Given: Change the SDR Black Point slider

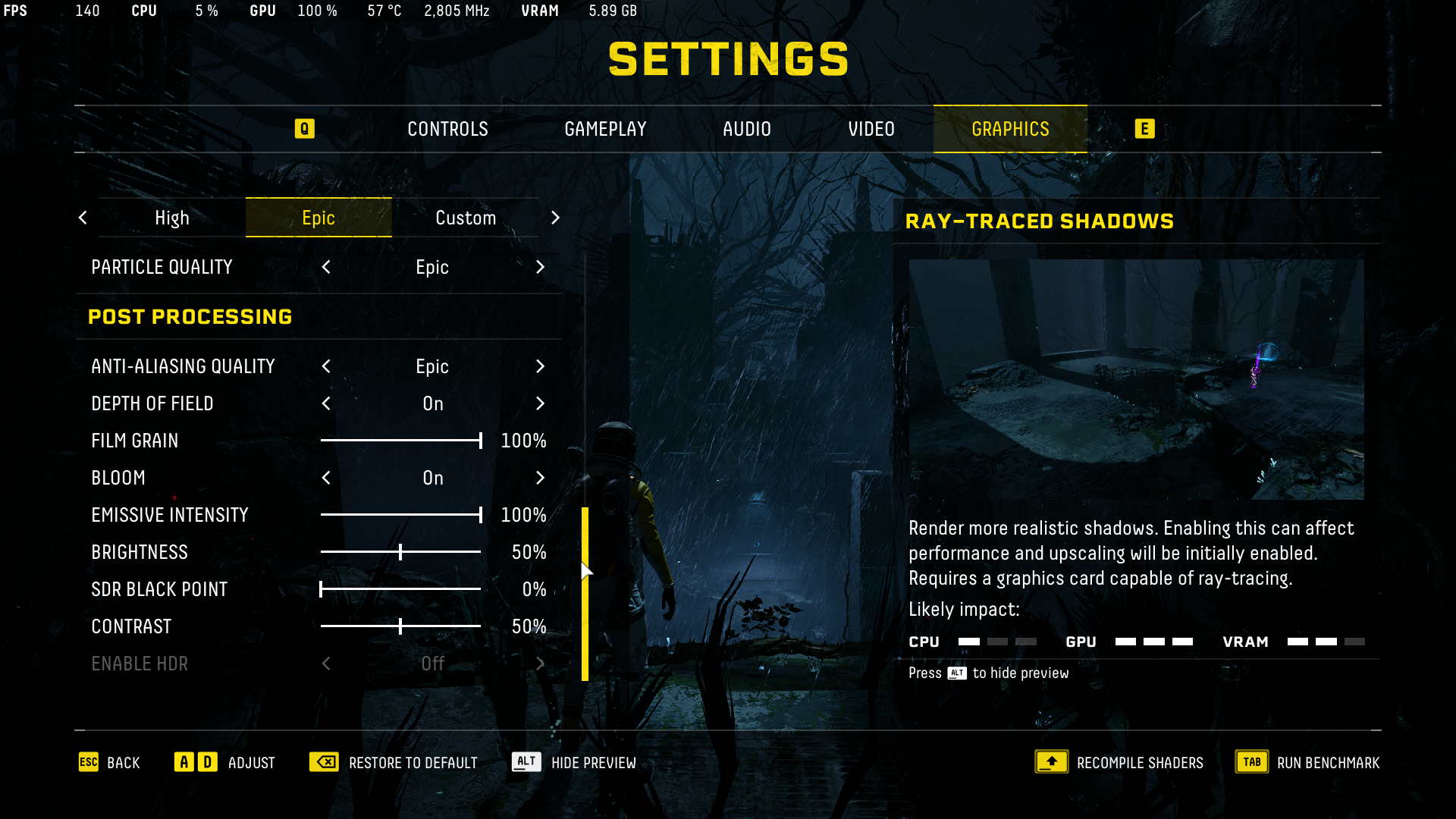Looking at the screenshot, I should (x=322, y=589).
